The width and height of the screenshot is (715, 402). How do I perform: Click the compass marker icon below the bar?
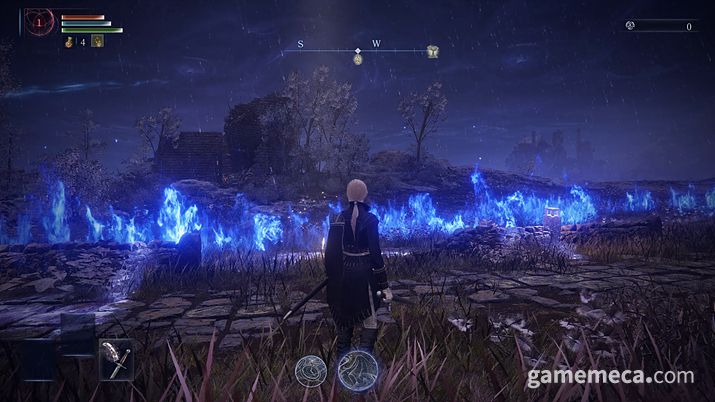click(x=358, y=60)
